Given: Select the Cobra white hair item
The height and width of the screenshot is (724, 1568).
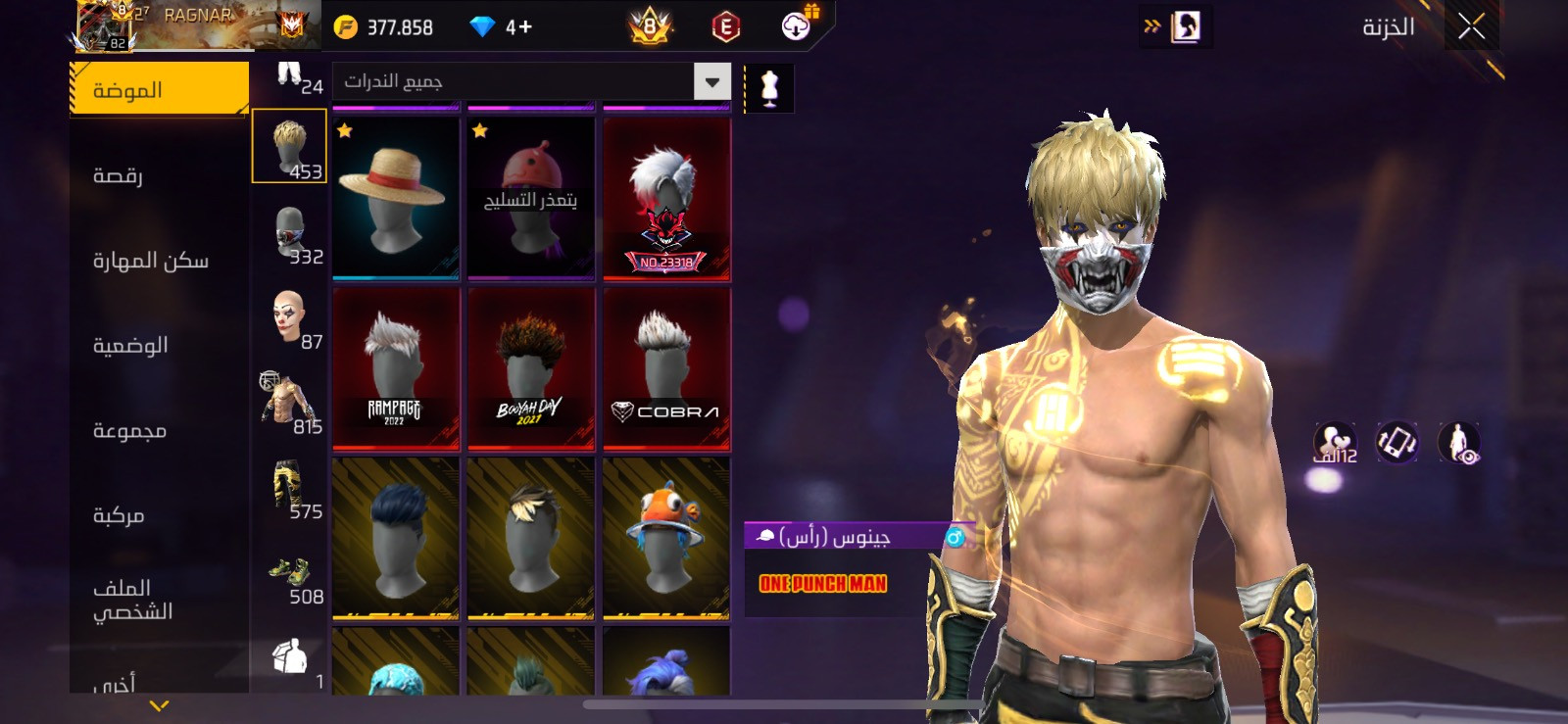Looking at the screenshot, I should pos(666,369).
